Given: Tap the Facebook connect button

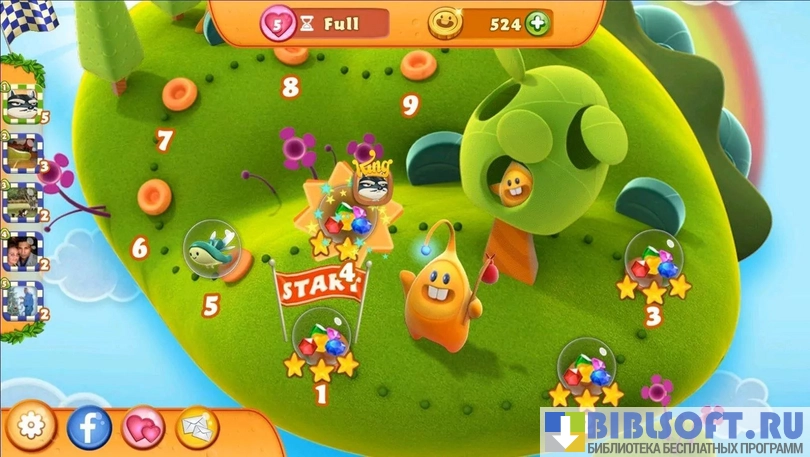Looking at the screenshot, I should pos(89,428).
